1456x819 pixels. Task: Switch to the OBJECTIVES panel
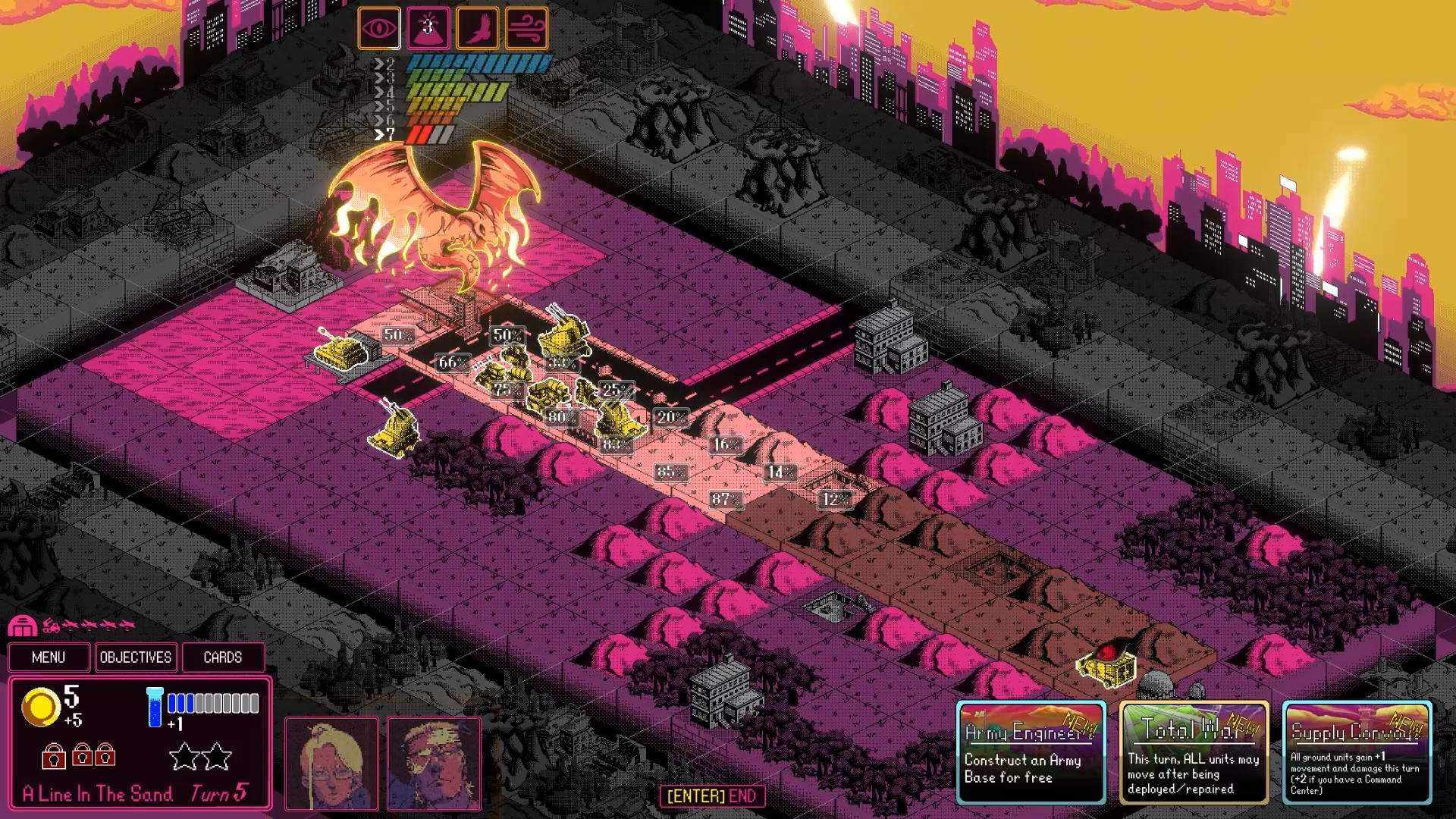[x=136, y=657]
